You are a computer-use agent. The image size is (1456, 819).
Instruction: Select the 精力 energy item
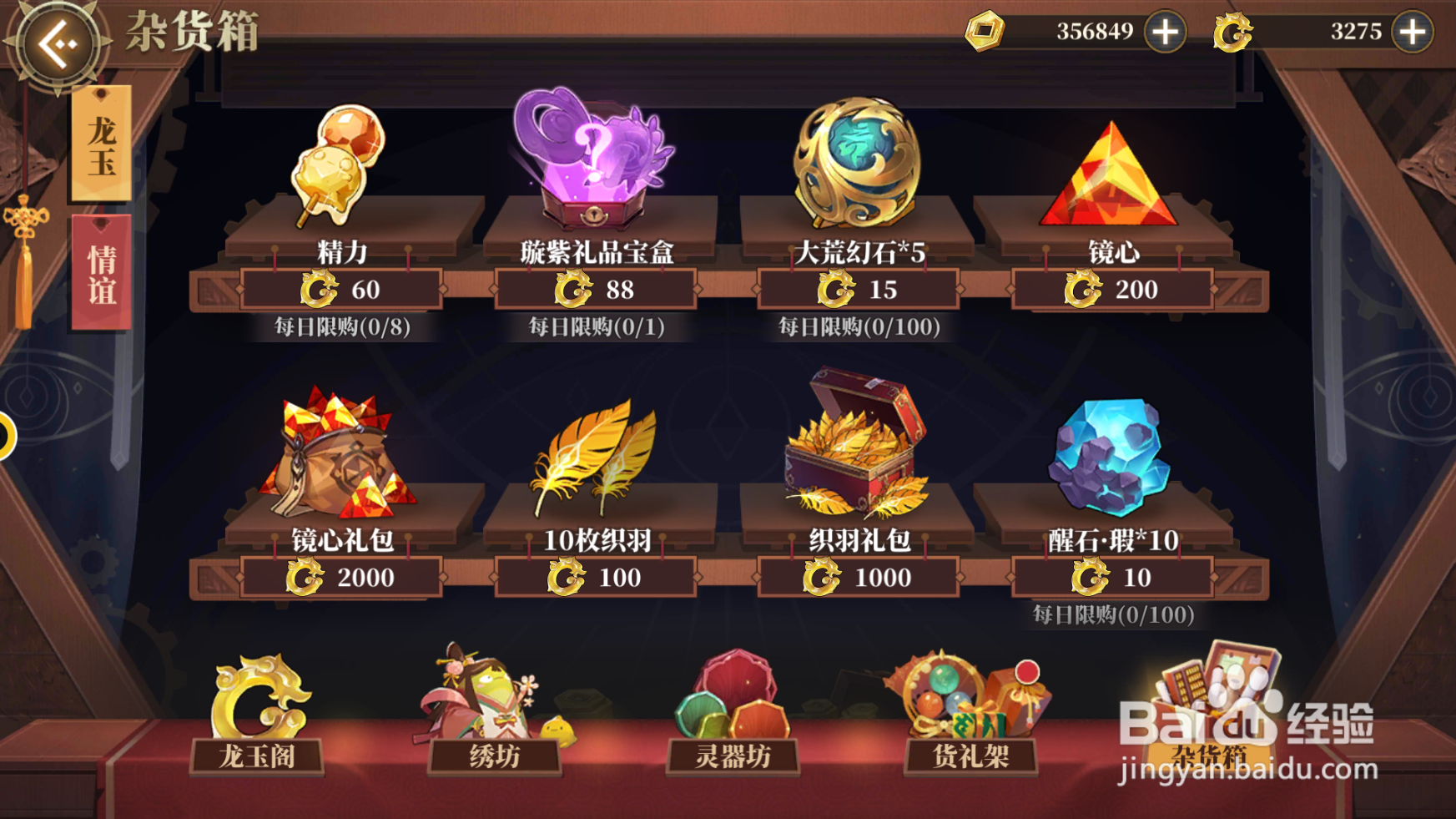(338, 163)
